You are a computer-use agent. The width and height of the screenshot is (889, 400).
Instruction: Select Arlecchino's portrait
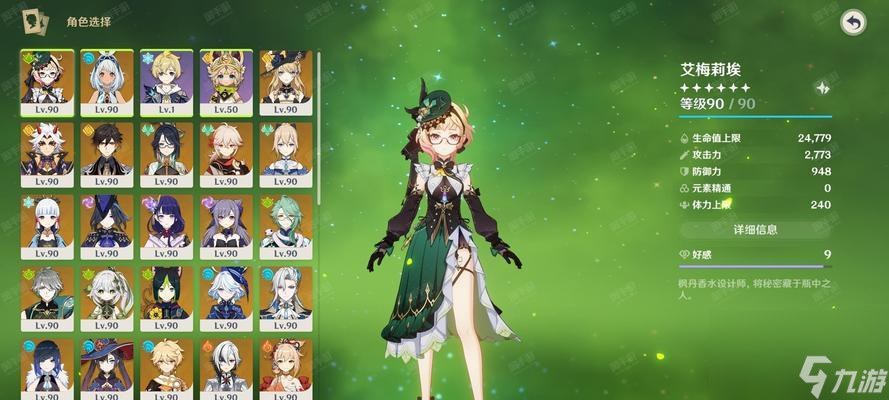click(x=226, y=366)
